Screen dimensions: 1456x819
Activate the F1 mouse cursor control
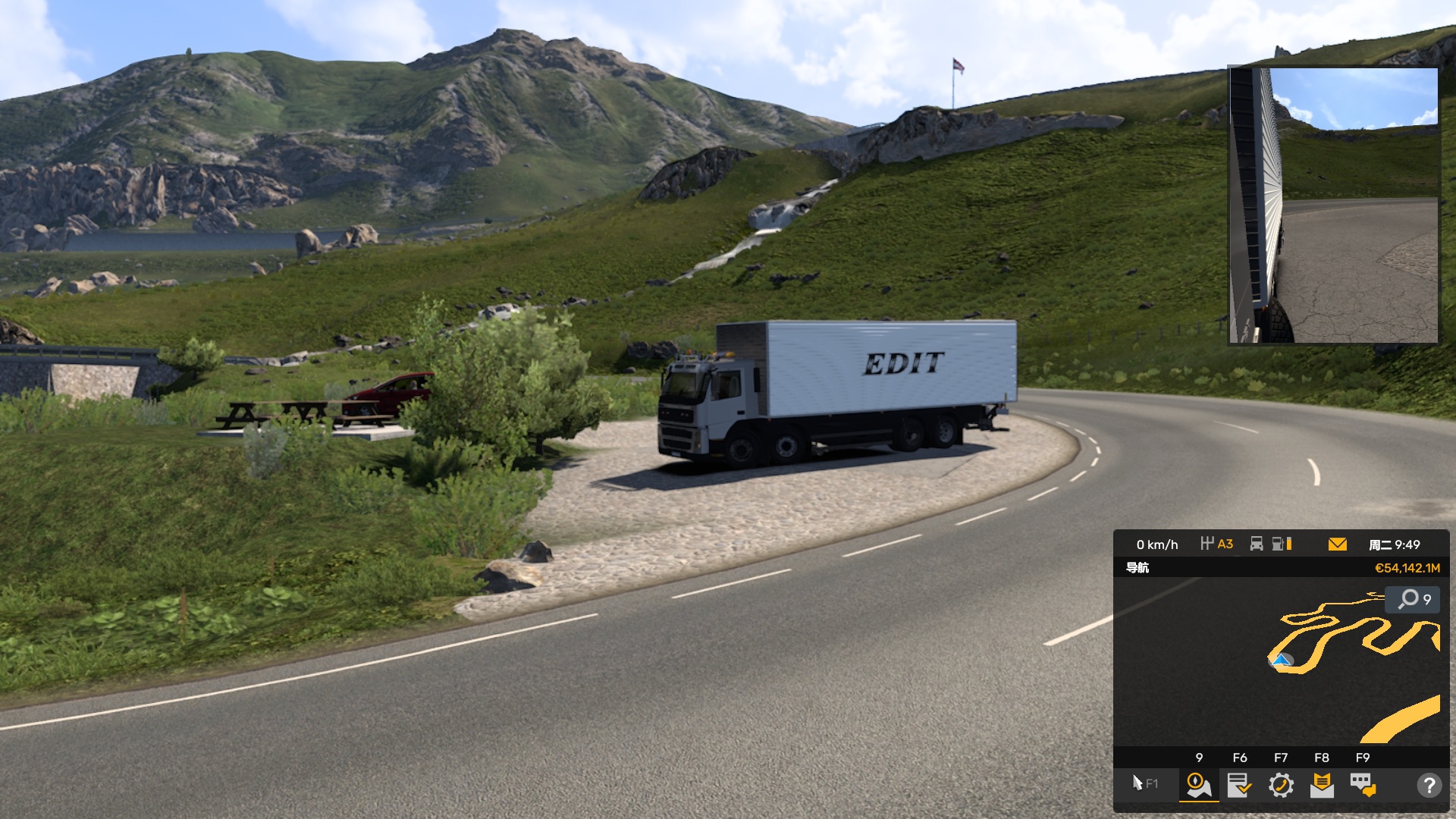(1144, 783)
